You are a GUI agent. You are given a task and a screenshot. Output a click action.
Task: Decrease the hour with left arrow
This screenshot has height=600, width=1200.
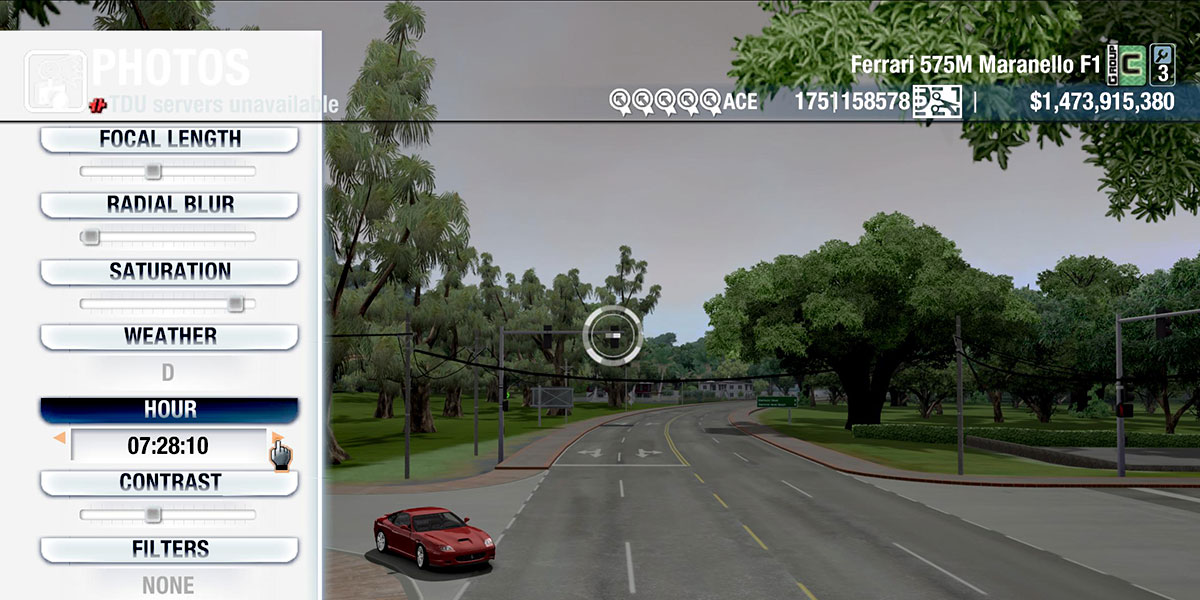tap(60, 438)
